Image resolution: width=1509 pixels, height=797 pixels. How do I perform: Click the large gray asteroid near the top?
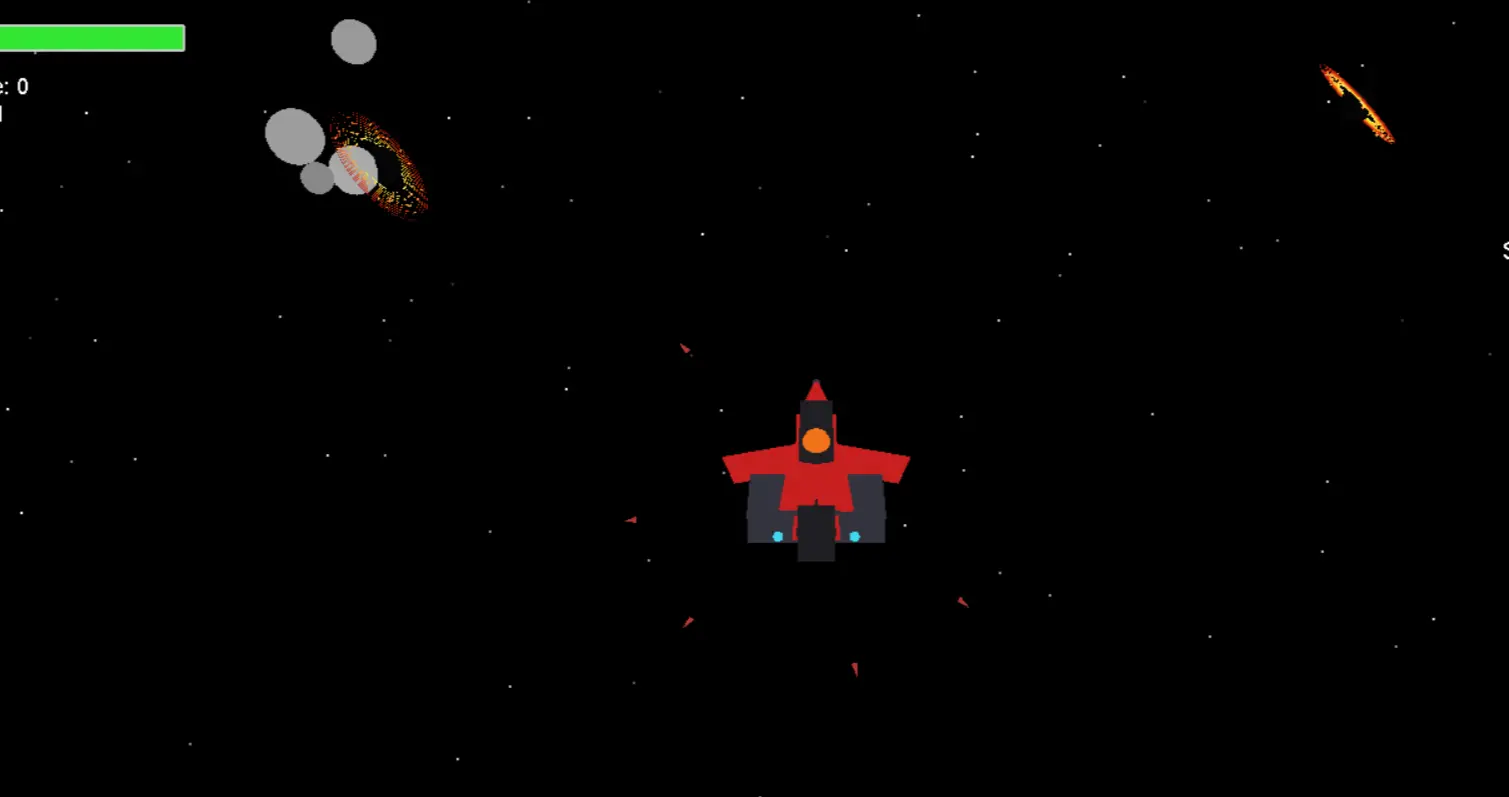coord(354,42)
